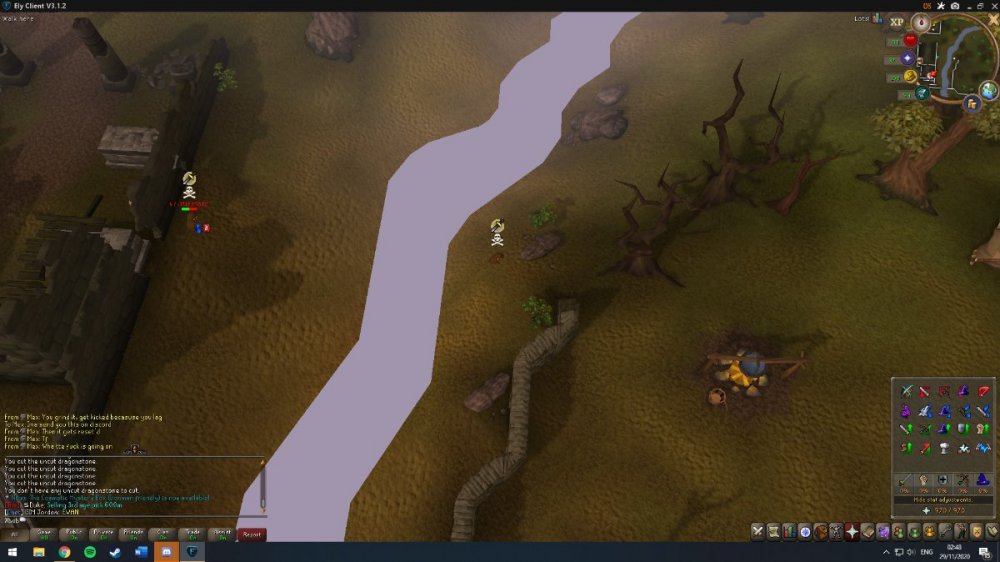
Task: Click the teal summoning orb
Action: (x=922, y=93)
